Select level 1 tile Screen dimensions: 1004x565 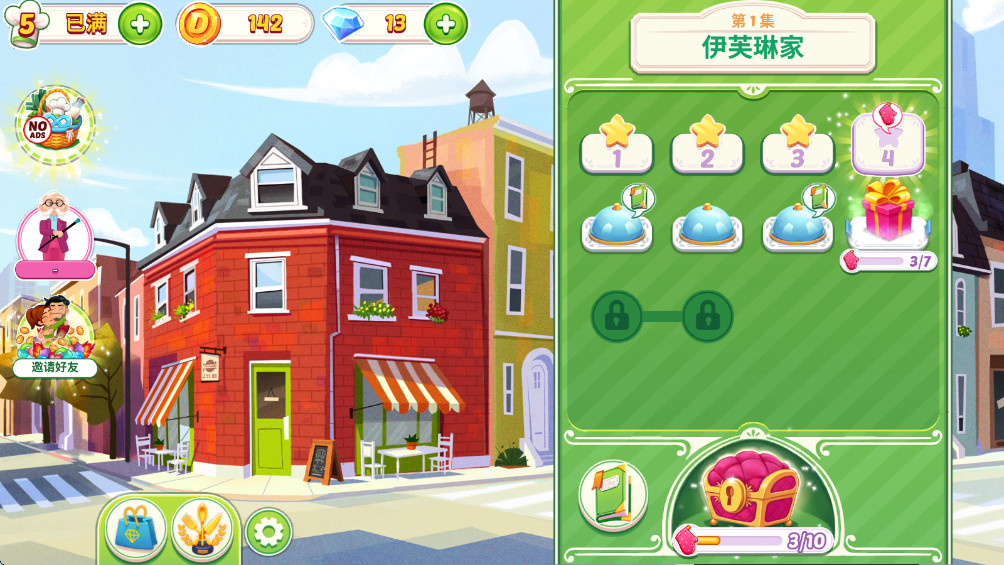[x=617, y=144]
